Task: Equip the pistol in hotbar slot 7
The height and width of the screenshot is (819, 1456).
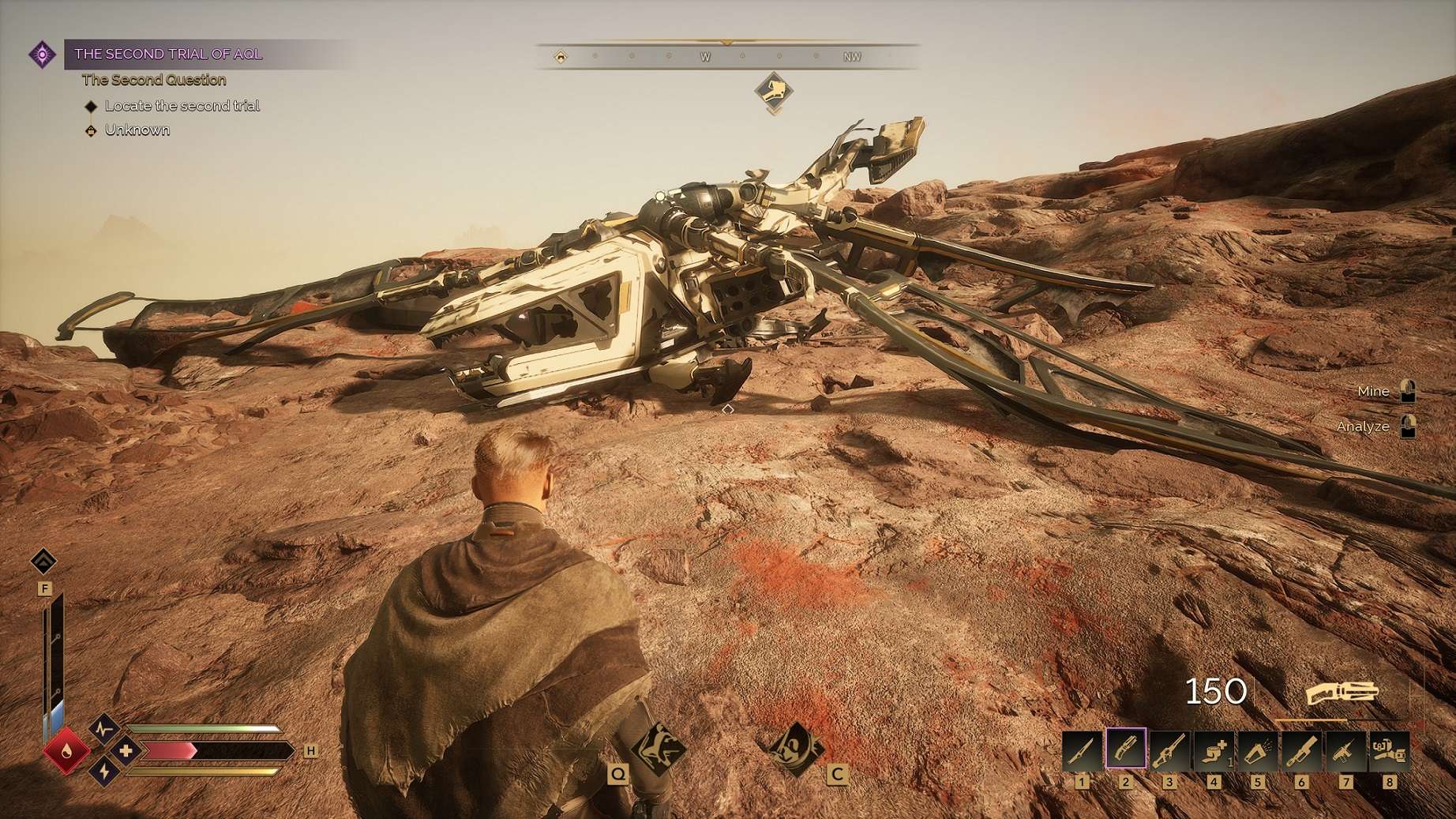Action: [1345, 750]
